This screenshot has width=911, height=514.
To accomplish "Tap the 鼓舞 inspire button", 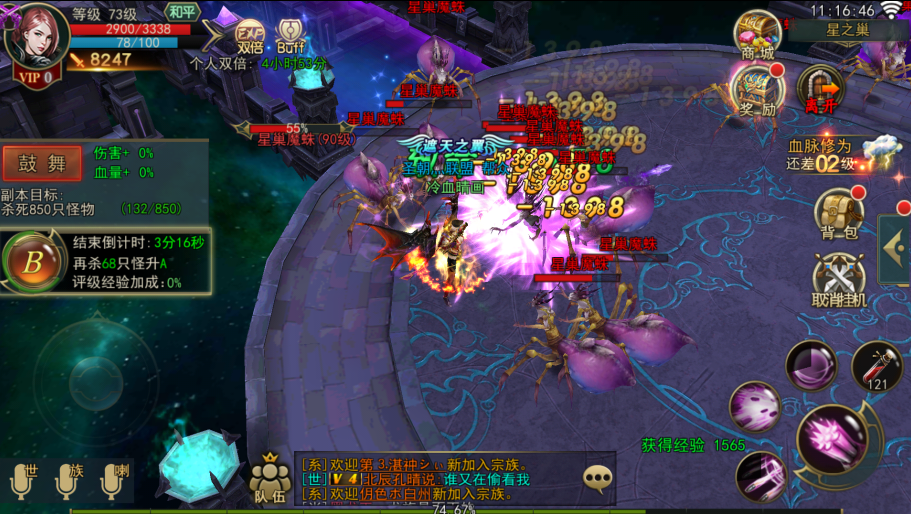I will click(42, 163).
